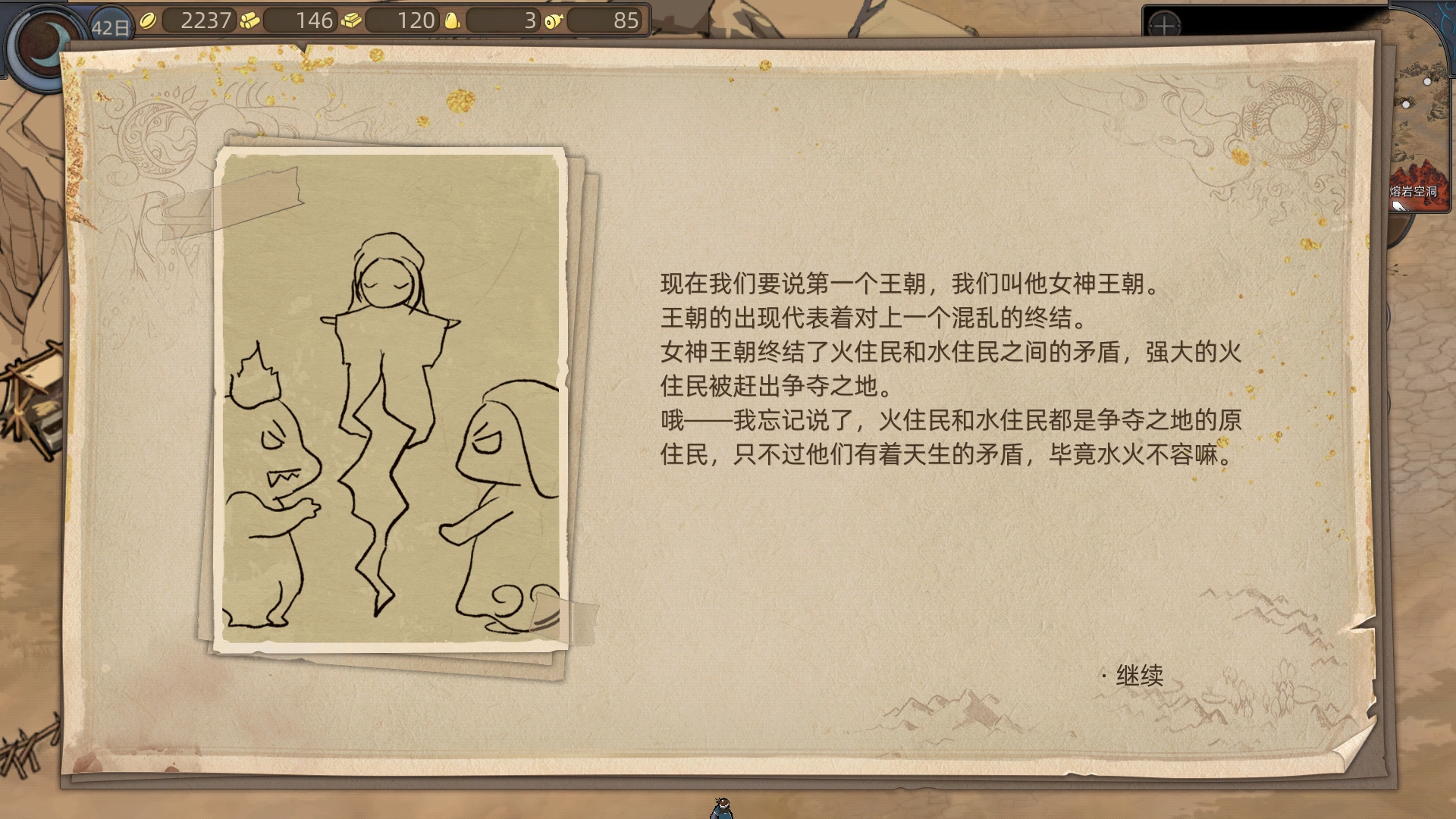This screenshot has height=819, width=1456.
Task: Select the stone resource icon
Action: [452, 21]
